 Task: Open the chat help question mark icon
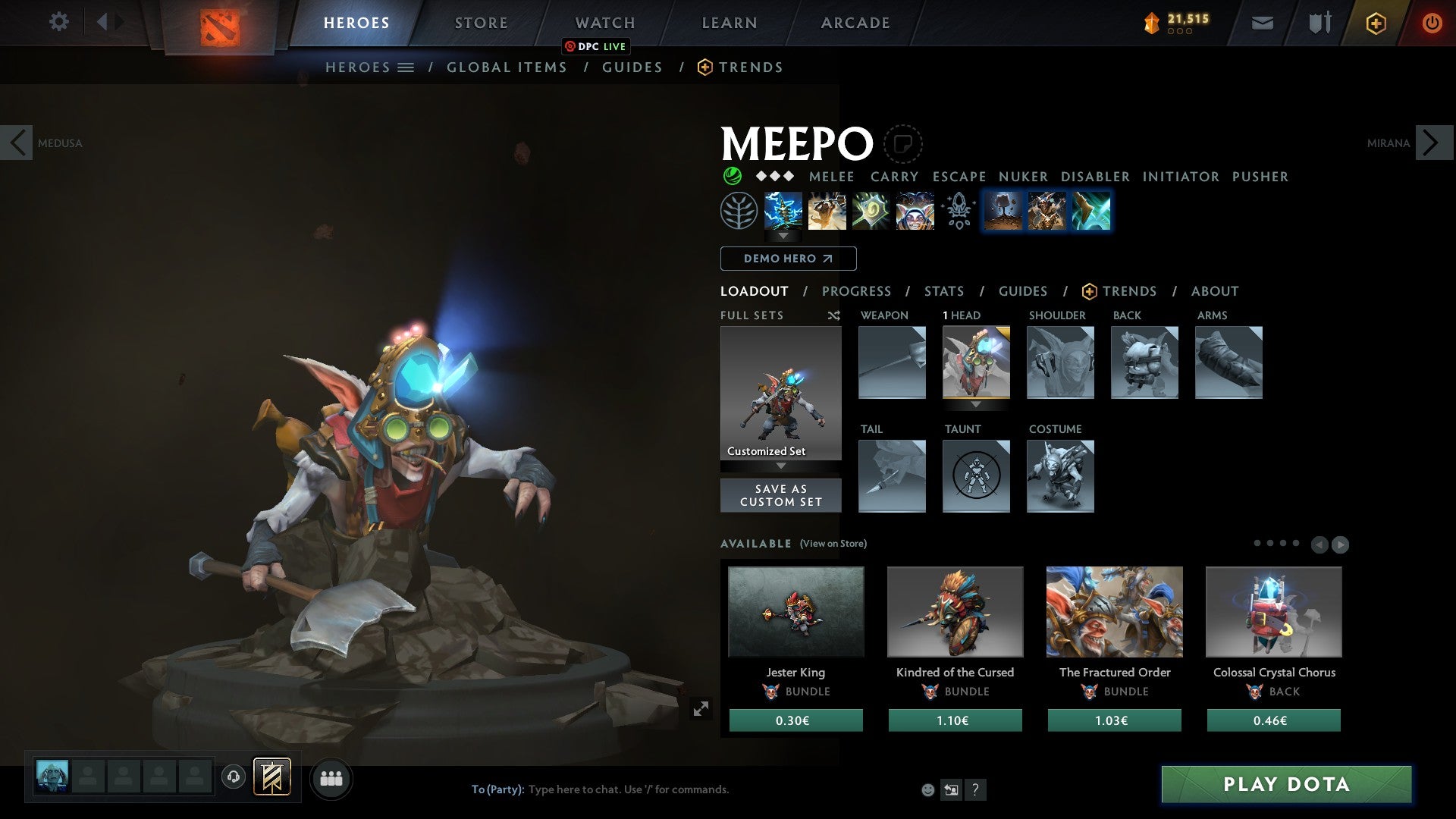coord(975,789)
